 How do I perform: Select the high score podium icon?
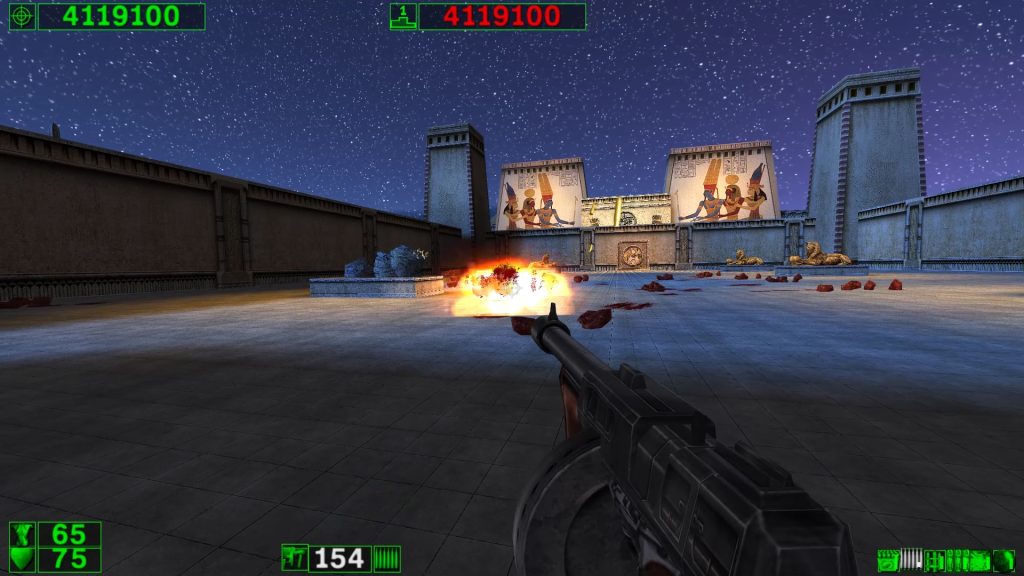point(403,16)
